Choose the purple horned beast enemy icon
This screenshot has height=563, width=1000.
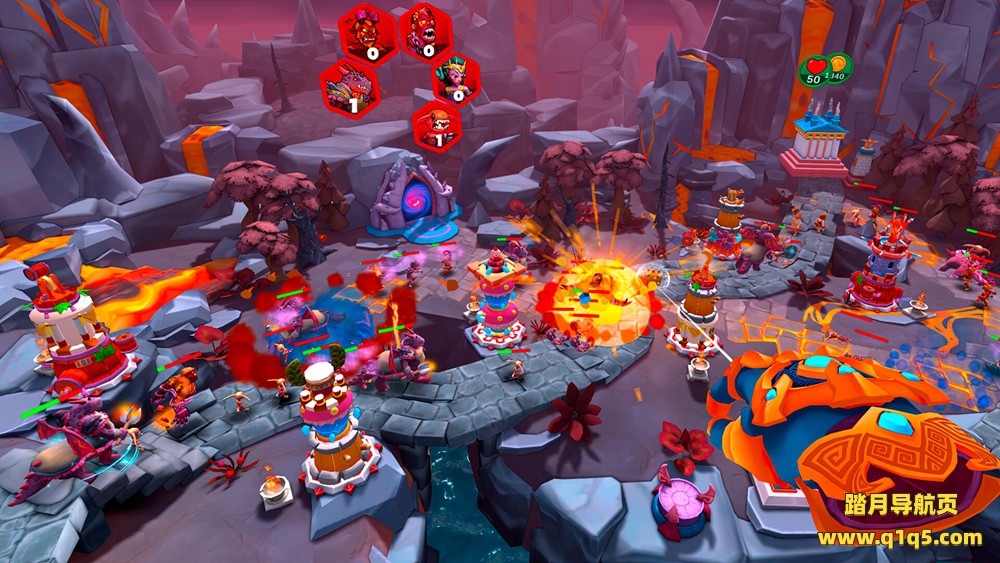pyautogui.click(x=349, y=86)
